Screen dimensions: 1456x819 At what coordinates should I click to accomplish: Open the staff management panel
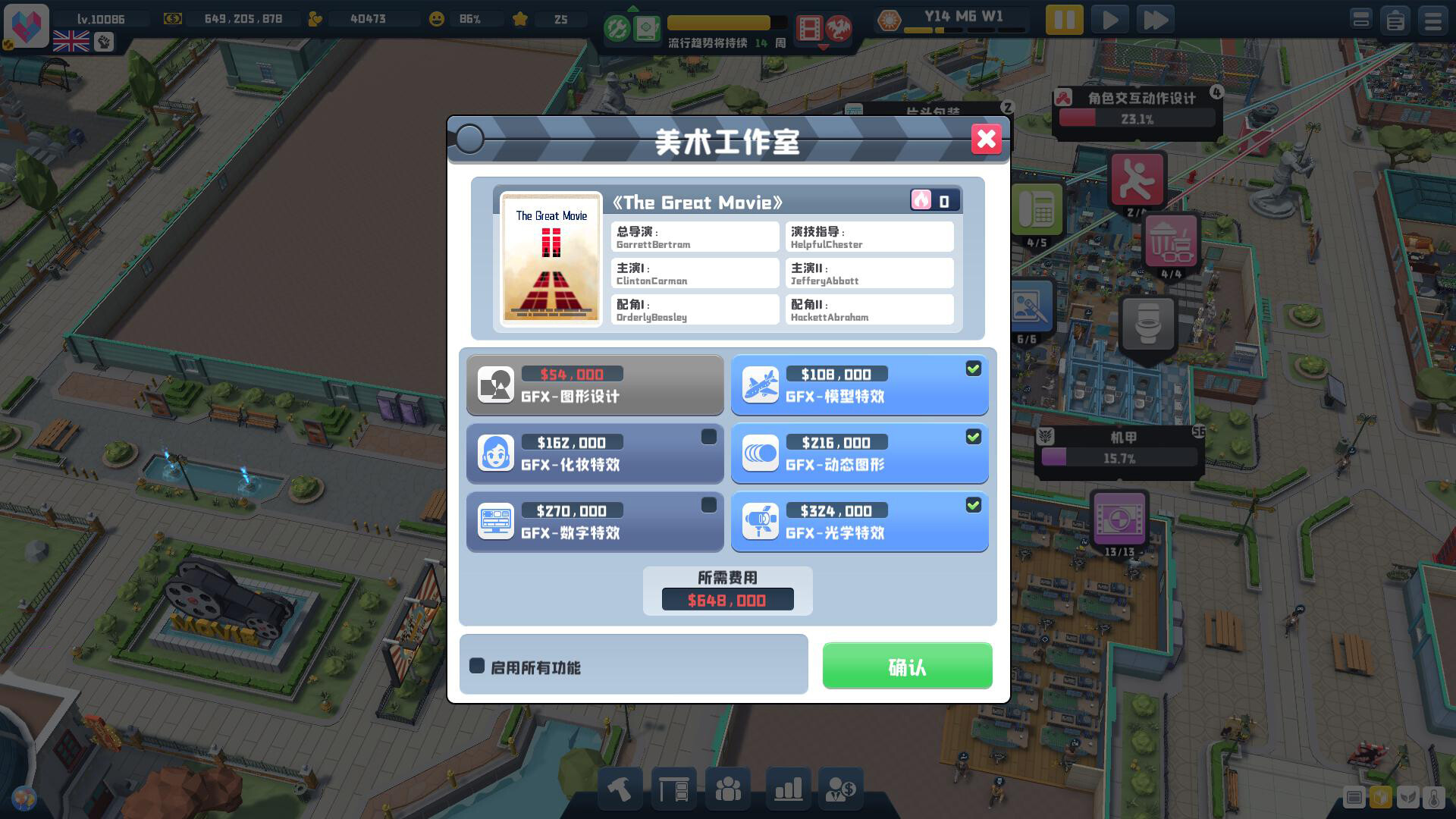tap(727, 789)
